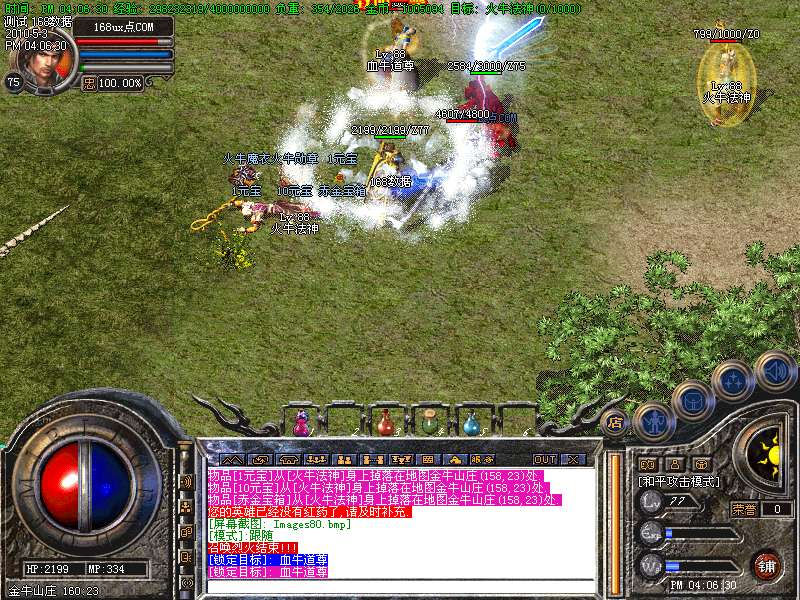Select the blue potion belt slot

471,424
